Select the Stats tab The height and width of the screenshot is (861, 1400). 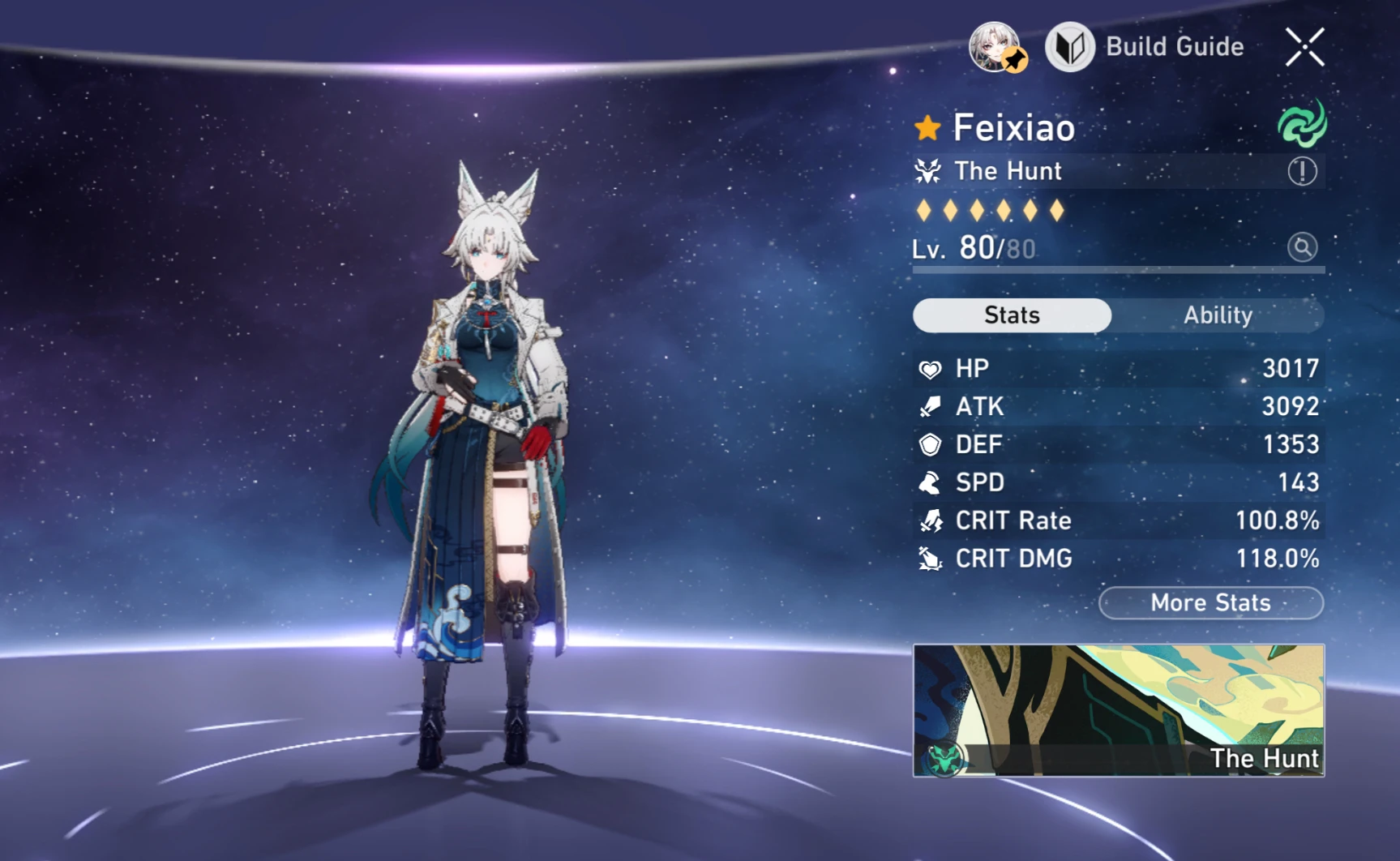tap(1012, 315)
